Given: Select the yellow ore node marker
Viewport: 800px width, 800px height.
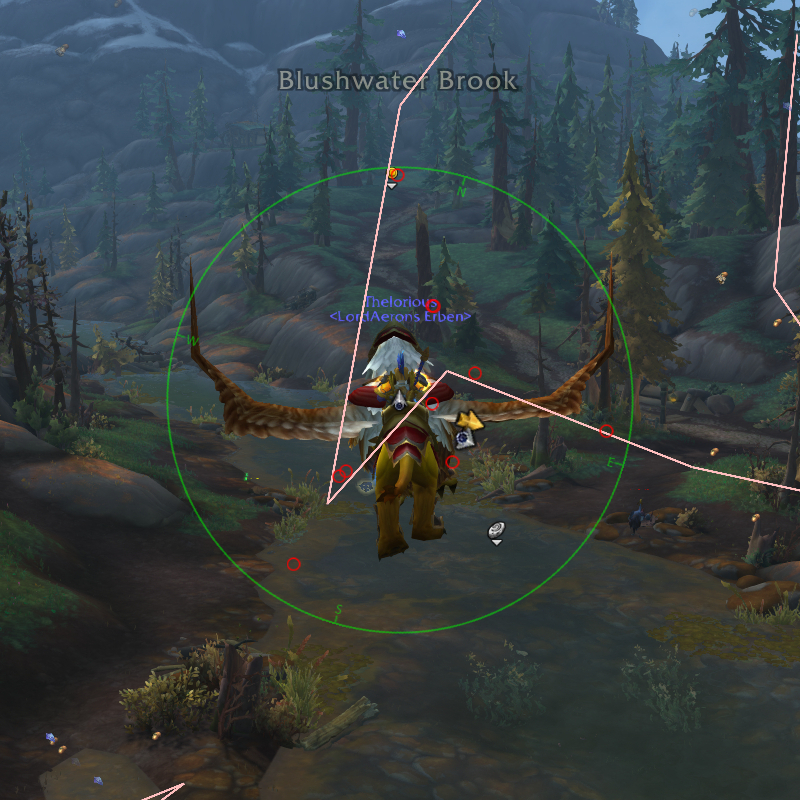Looking at the screenshot, I should coord(471,419).
